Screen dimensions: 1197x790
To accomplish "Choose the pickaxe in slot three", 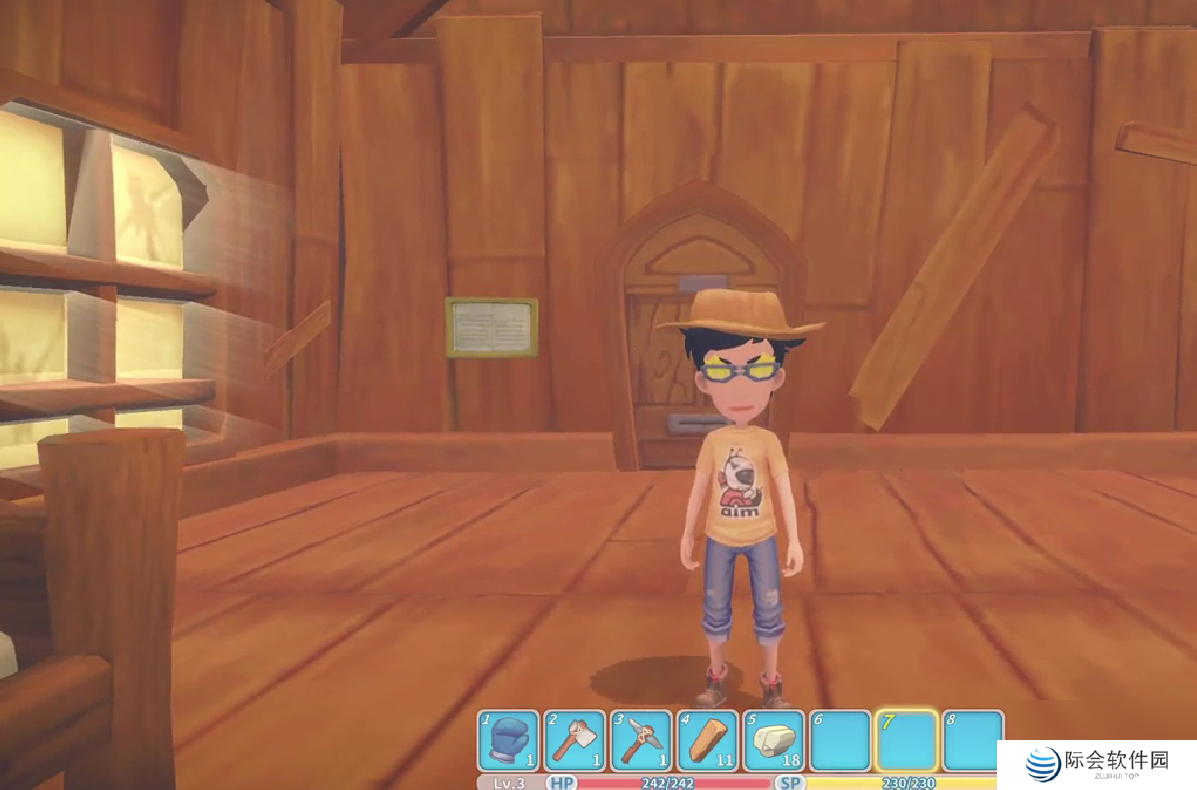I will pos(641,741).
